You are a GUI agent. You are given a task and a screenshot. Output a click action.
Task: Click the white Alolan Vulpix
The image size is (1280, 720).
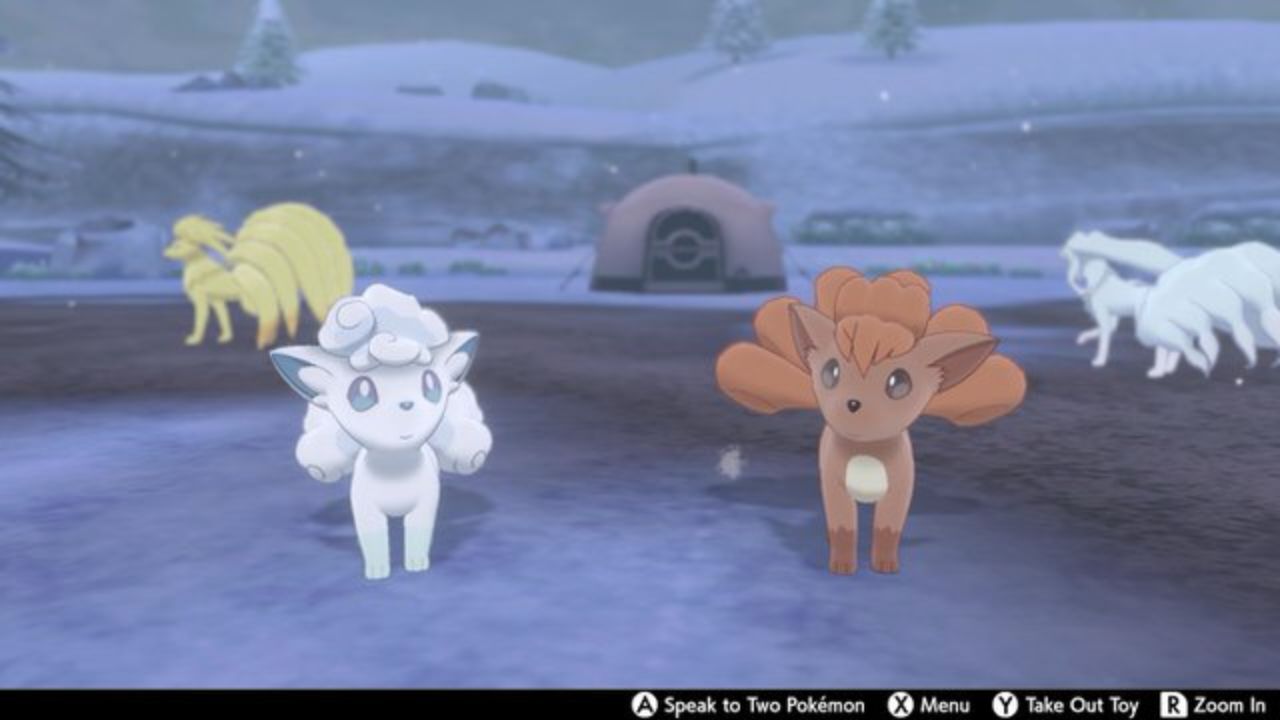[x=385, y=430]
